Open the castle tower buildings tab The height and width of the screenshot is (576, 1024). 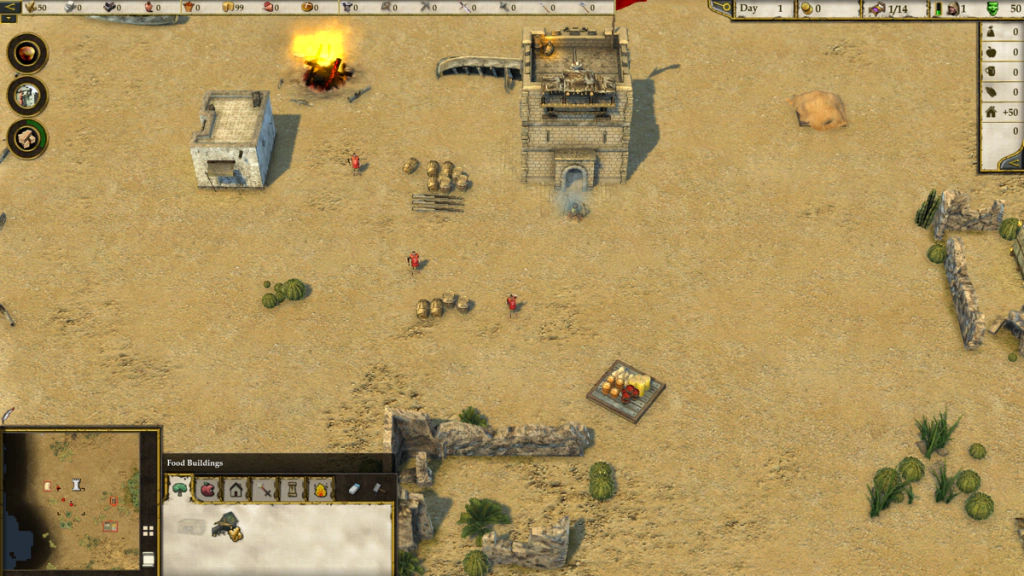[292, 489]
